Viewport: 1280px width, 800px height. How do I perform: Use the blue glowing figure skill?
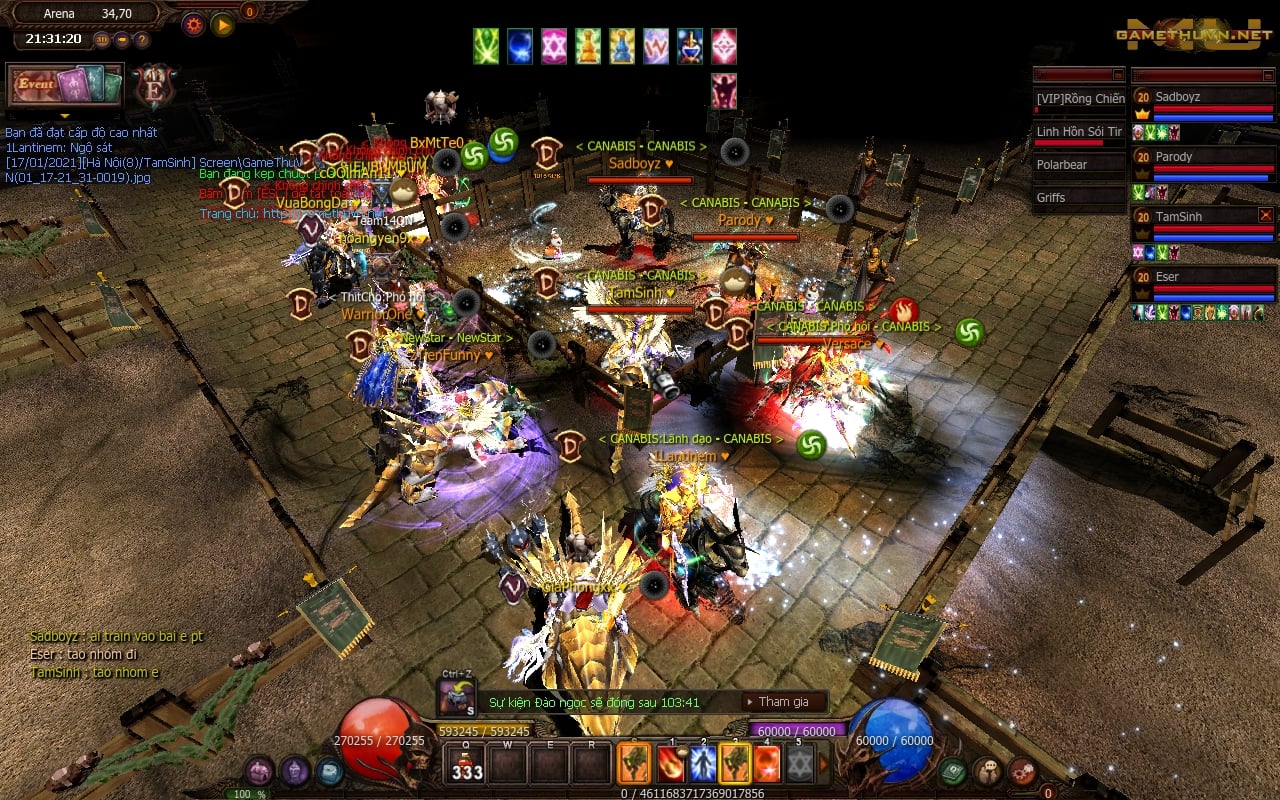(x=702, y=765)
